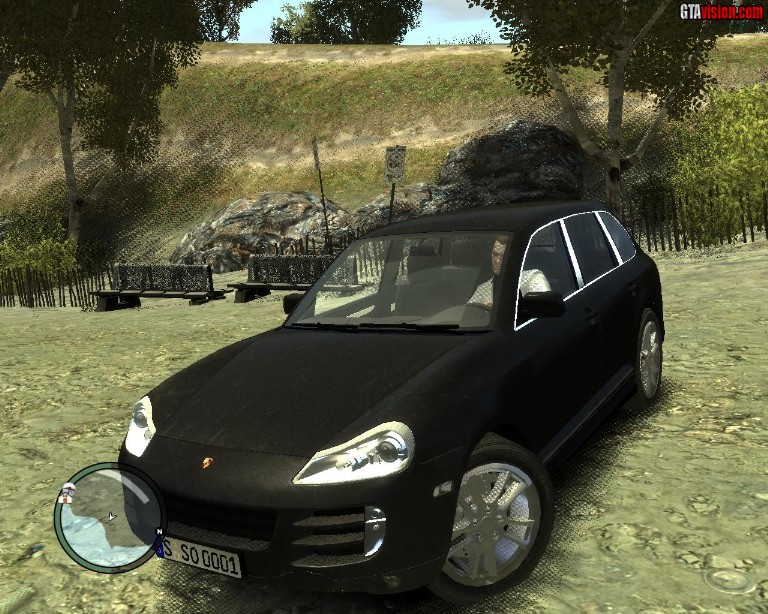Open the GTAvision.com watermark link
The width and height of the screenshot is (768, 614).
720,12
